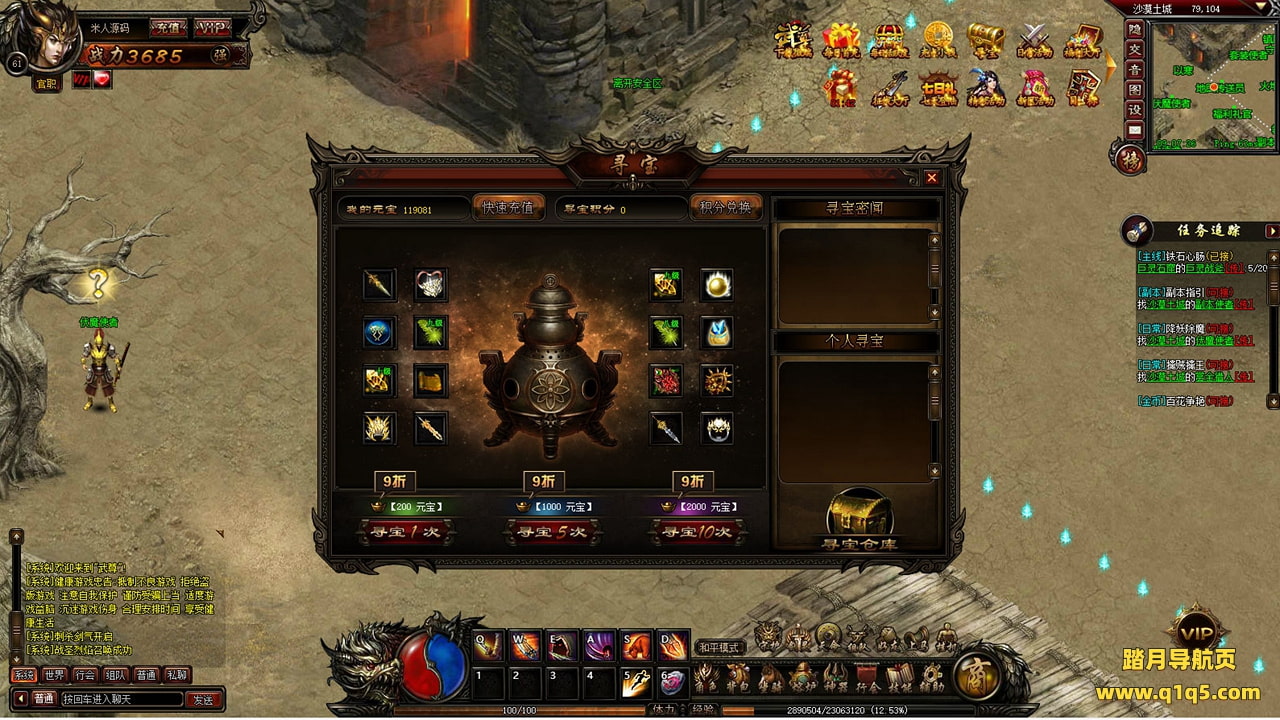Open the 官职 official rank button
This screenshot has height=720, width=1280.
47,84
